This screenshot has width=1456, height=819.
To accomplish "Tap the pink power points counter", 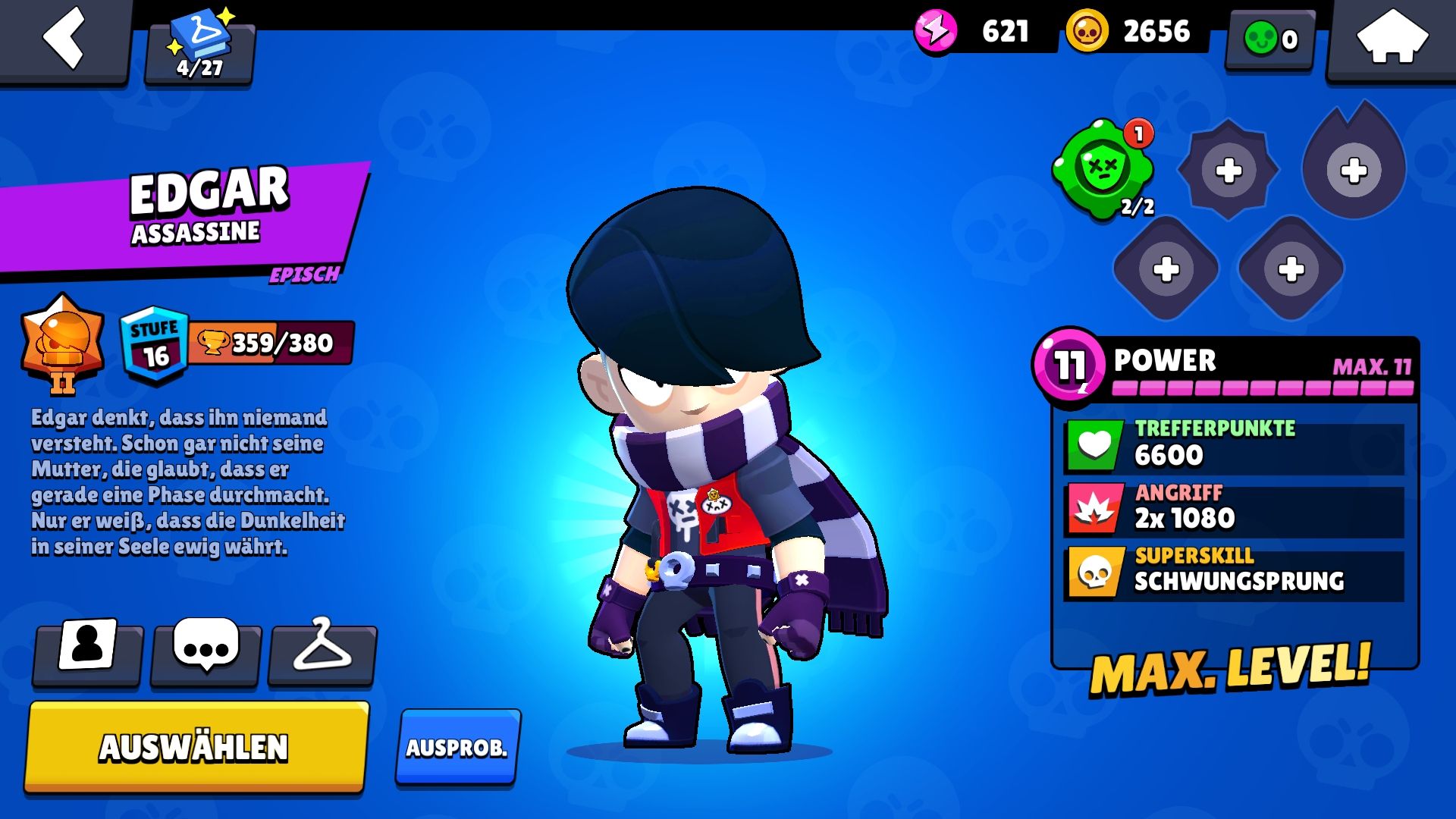I will click(x=978, y=32).
